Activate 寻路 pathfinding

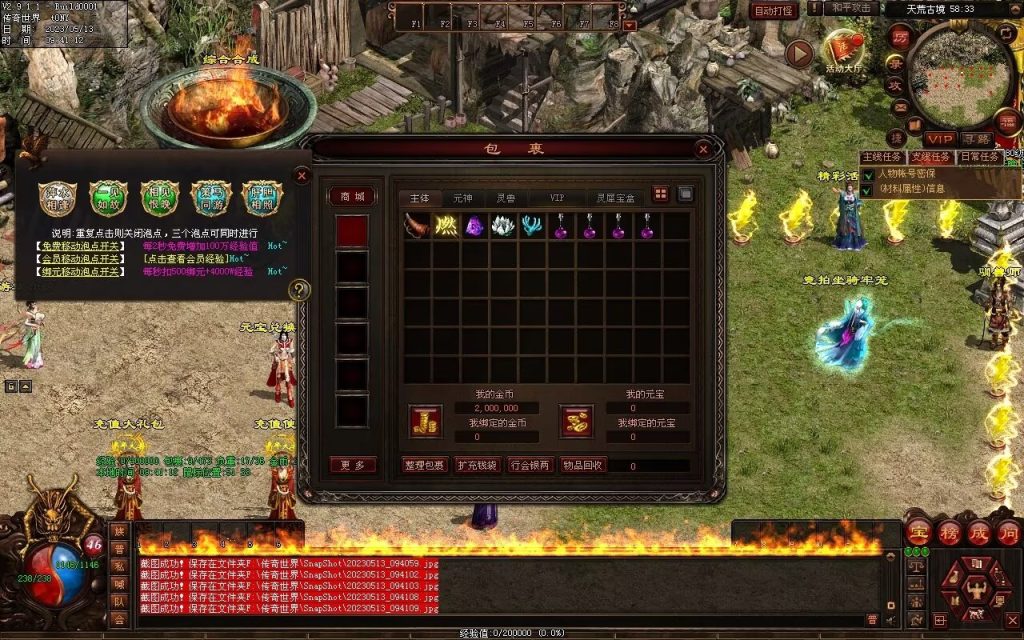coord(977,138)
